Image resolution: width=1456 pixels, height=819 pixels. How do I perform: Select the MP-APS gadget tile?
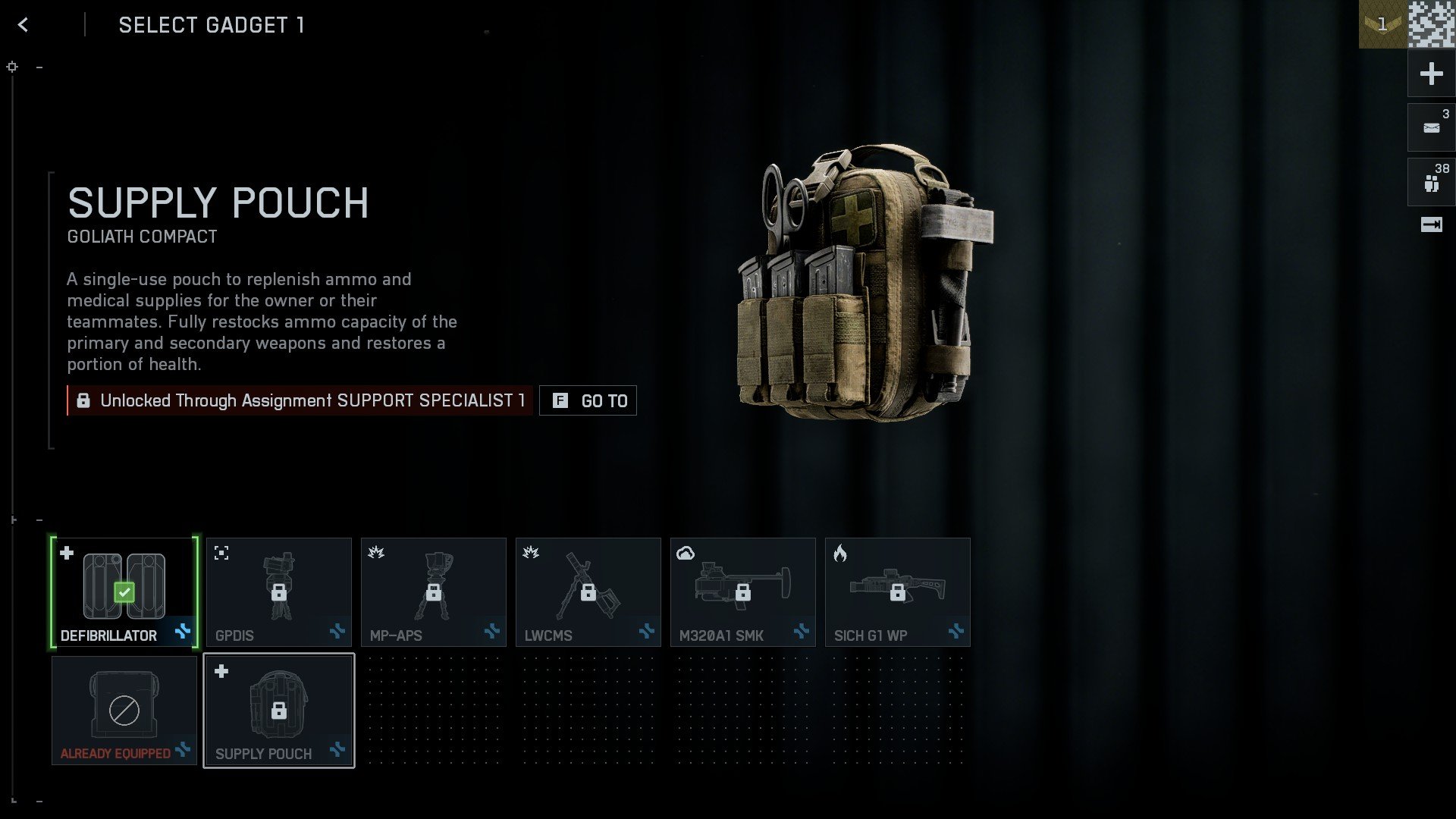433,591
